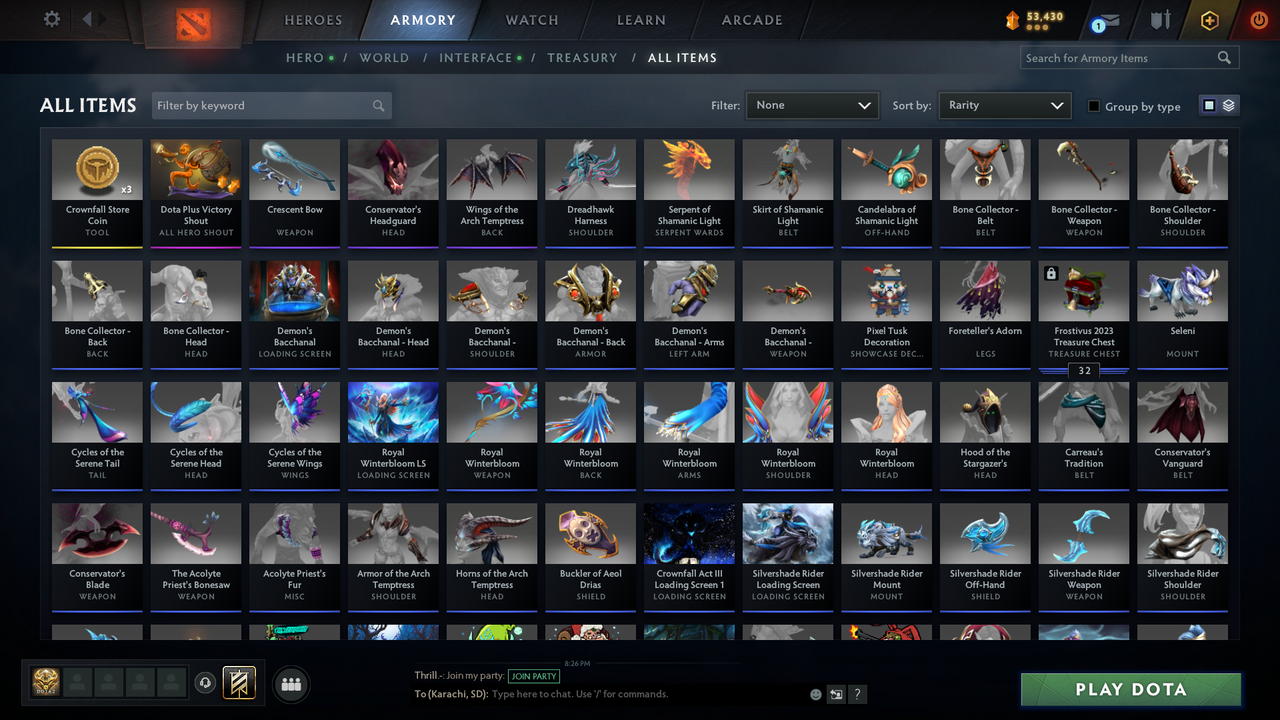Click the PLAY DOTA button
This screenshot has width=1280, height=720.
(1130, 689)
